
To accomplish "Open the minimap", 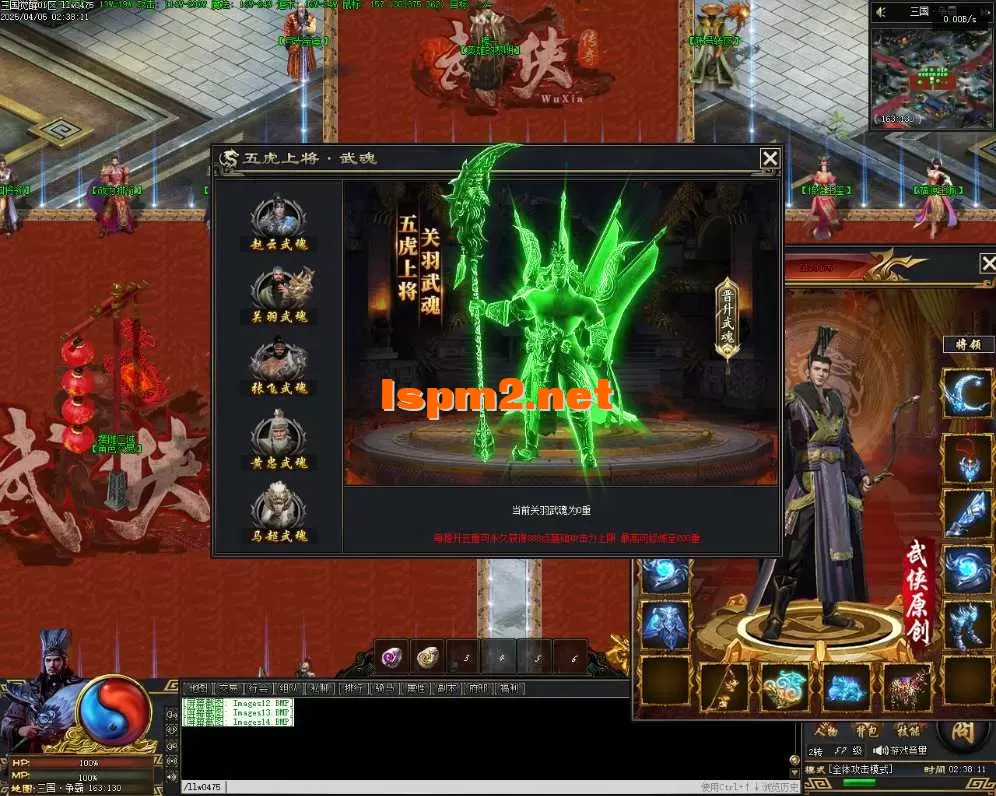I will [x=931, y=79].
